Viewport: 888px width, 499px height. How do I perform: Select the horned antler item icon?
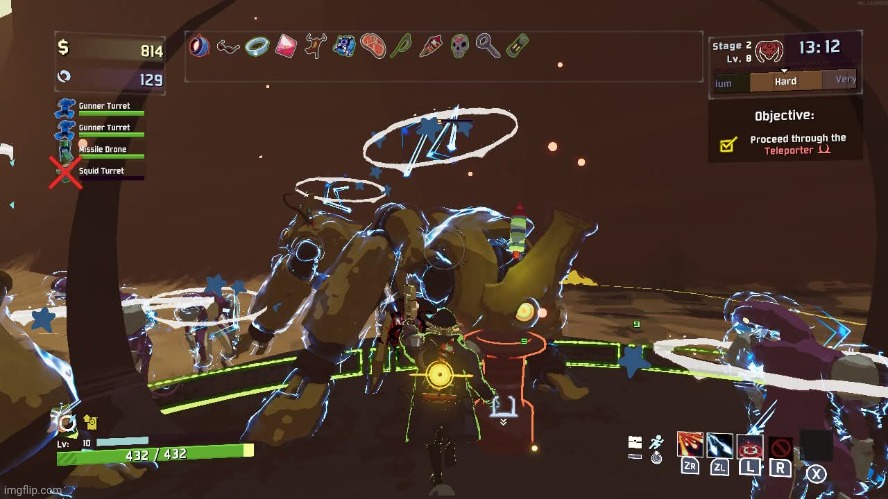[x=315, y=46]
